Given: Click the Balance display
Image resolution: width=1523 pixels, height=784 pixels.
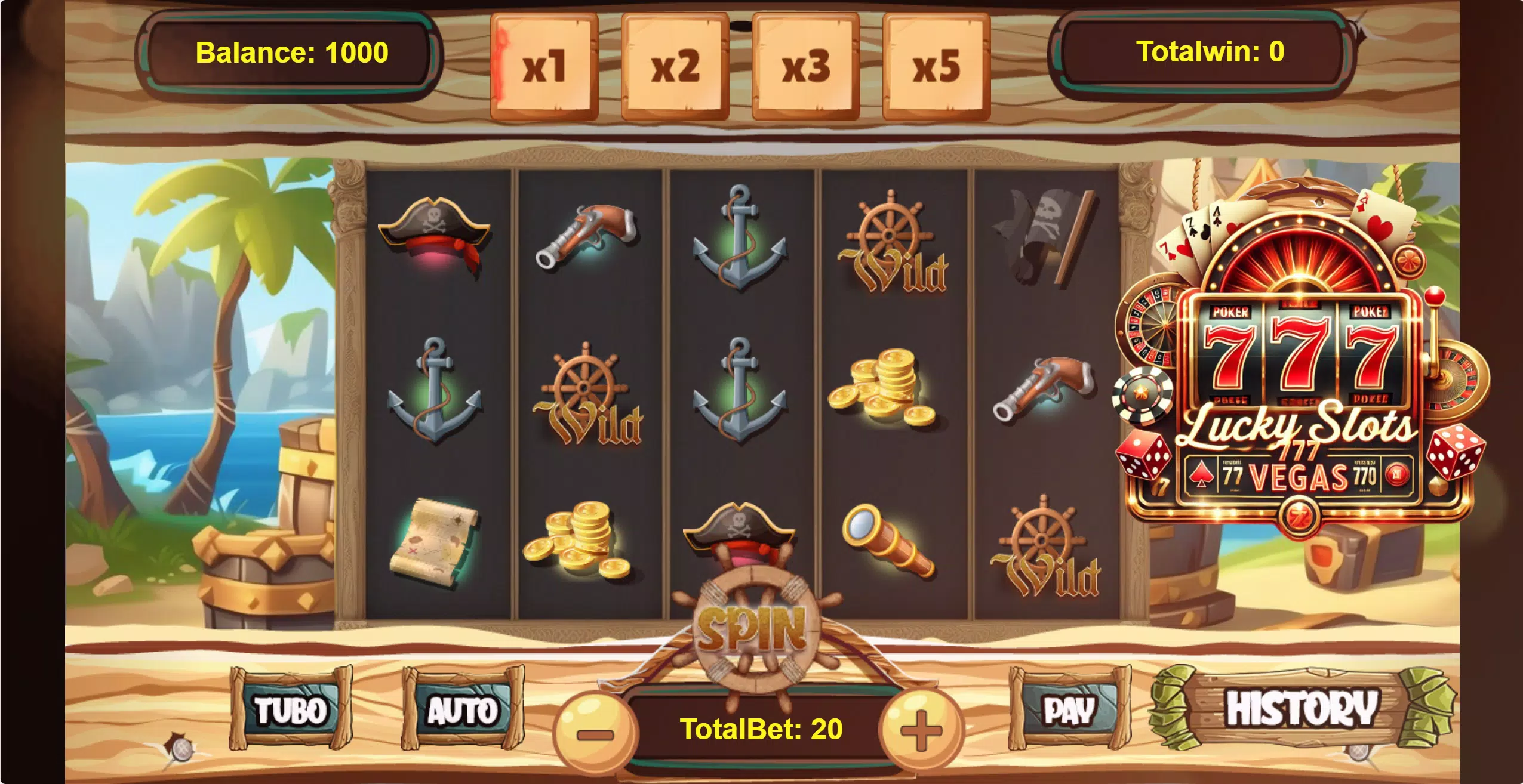Looking at the screenshot, I should point(291,53).
